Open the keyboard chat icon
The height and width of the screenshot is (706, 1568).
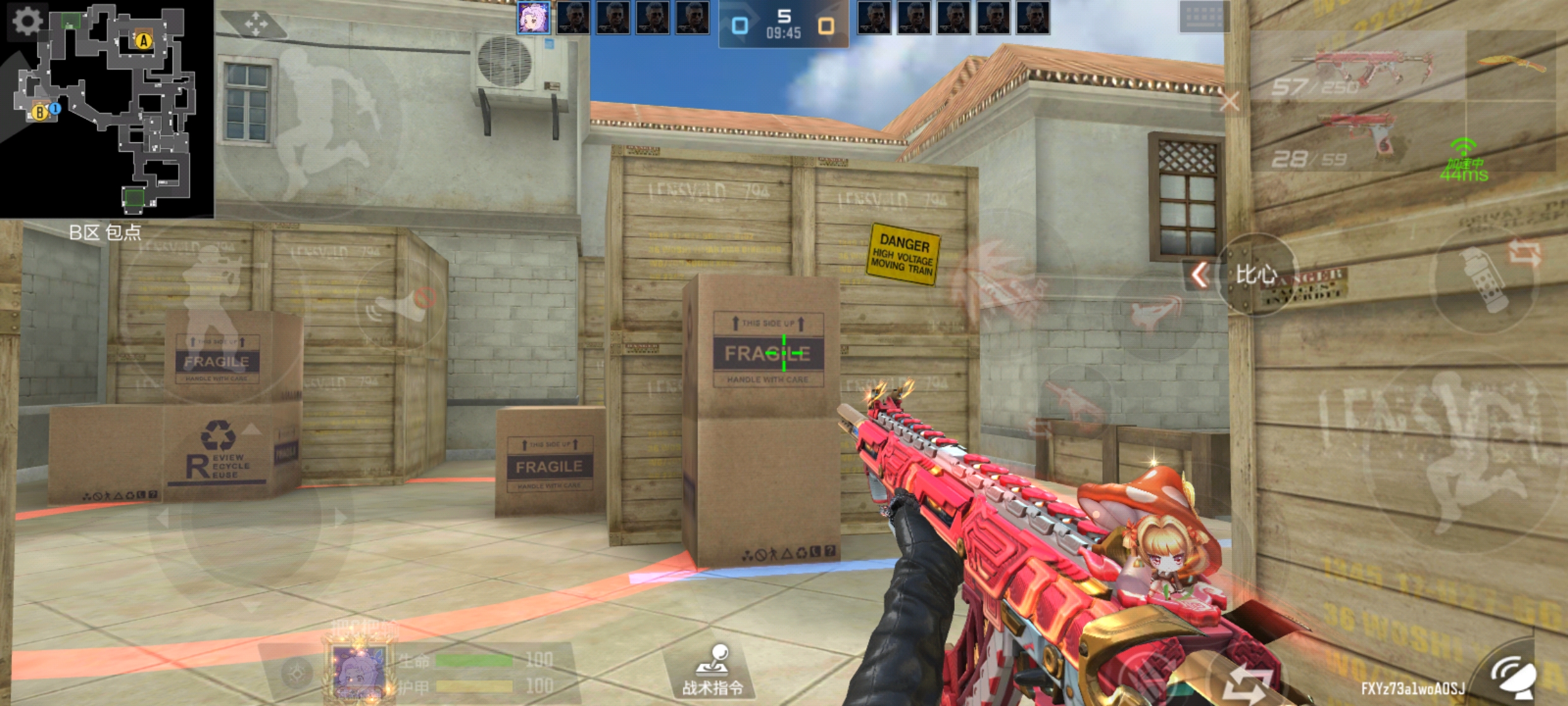pyautogui.click(x=1203, y=16)
